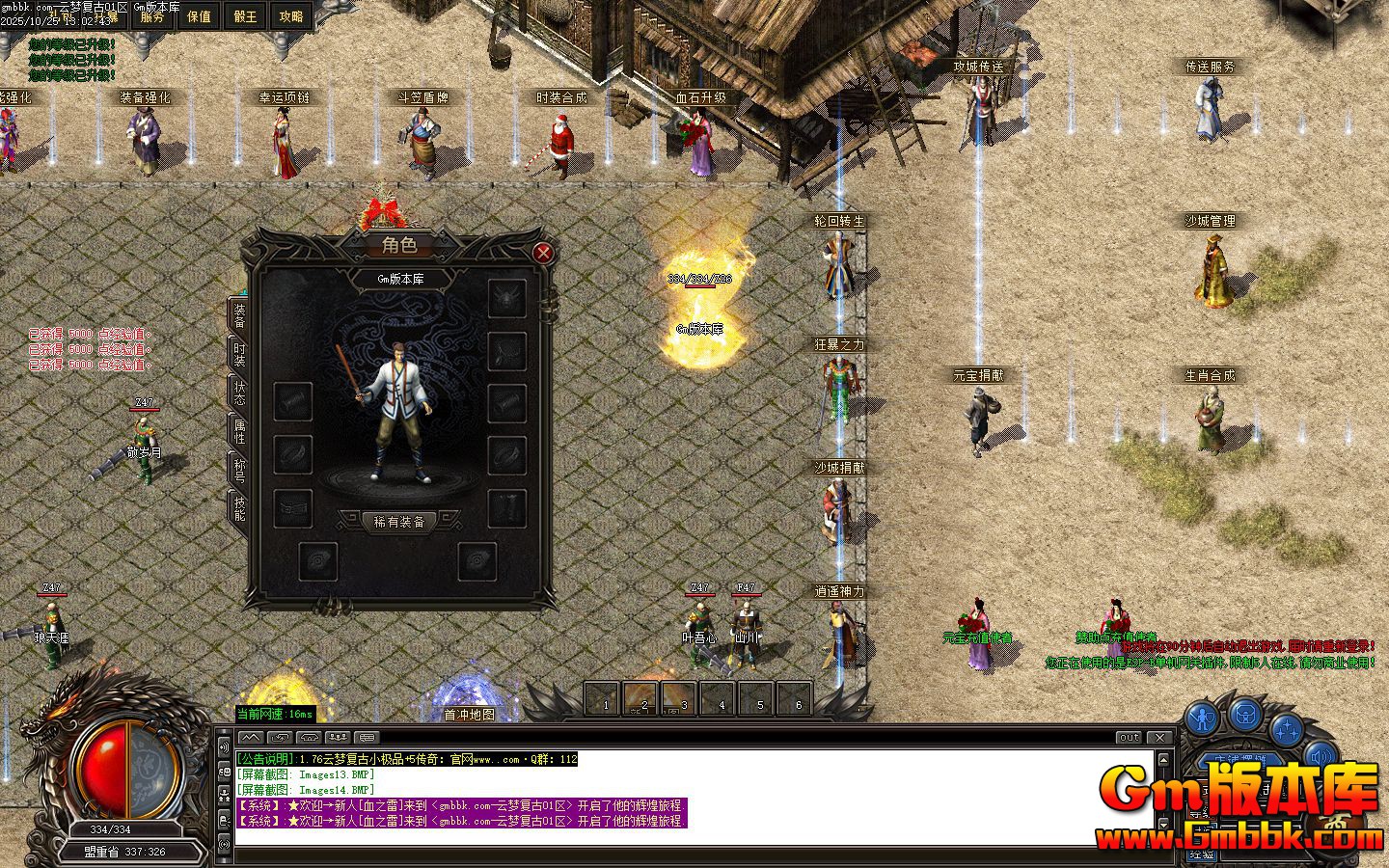Open the 保值 top menu
1389x868 pixels.
coord(199,16)
